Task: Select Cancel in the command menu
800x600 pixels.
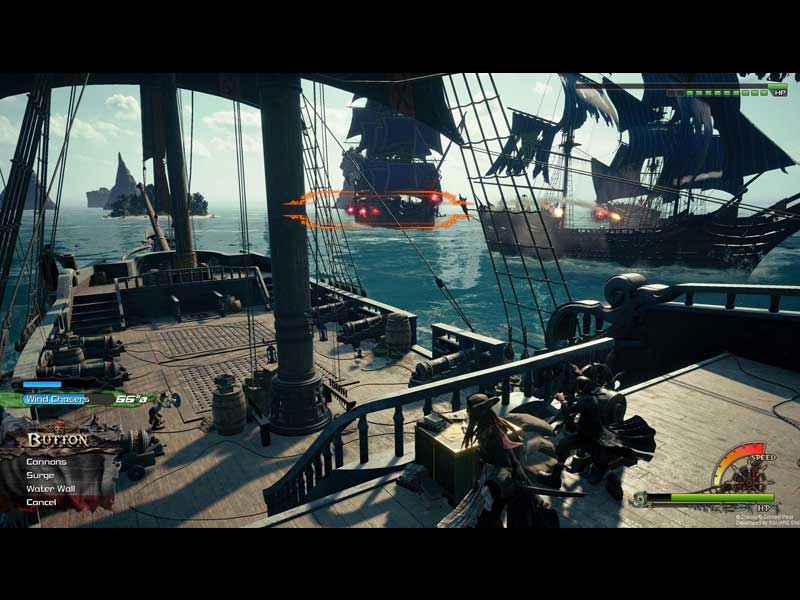Action: tap(41, 502)
